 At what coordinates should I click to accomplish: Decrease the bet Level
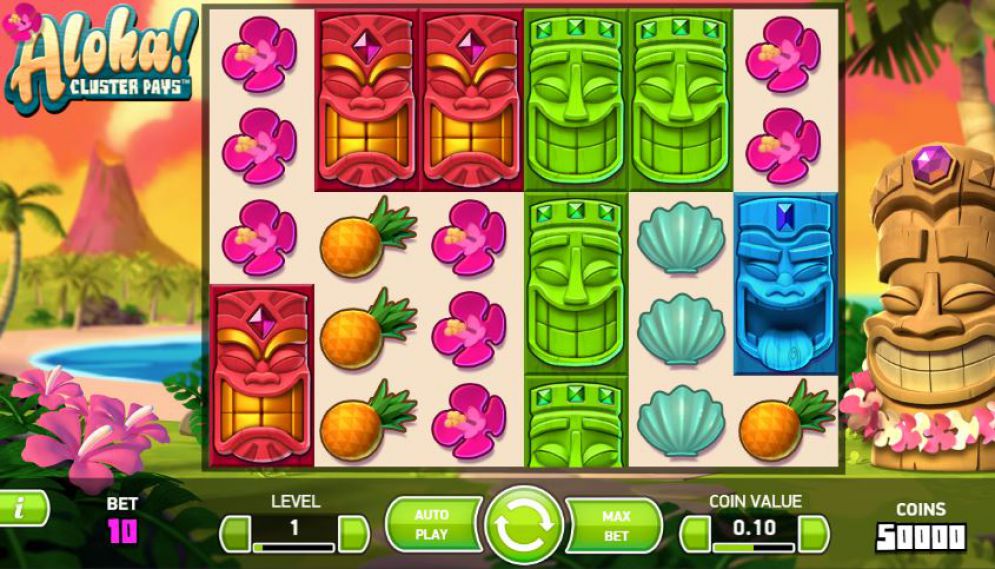click(234, 533)
